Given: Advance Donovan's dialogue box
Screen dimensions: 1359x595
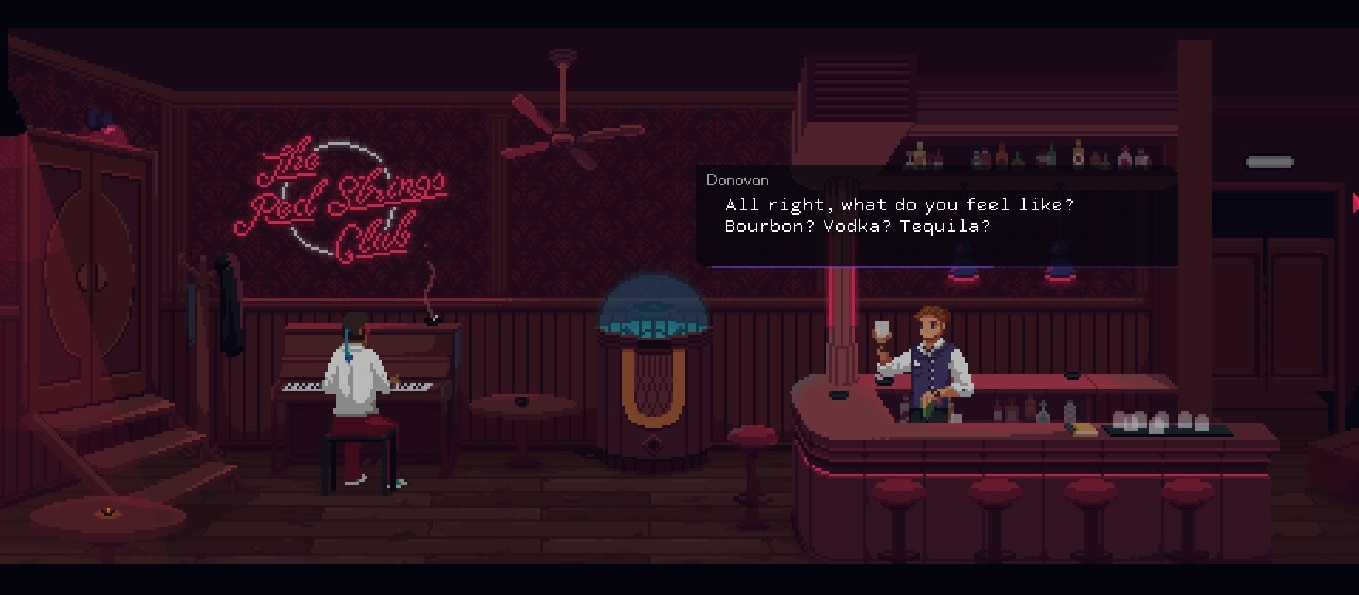Looking at the screenshot, I should [936, 217].
